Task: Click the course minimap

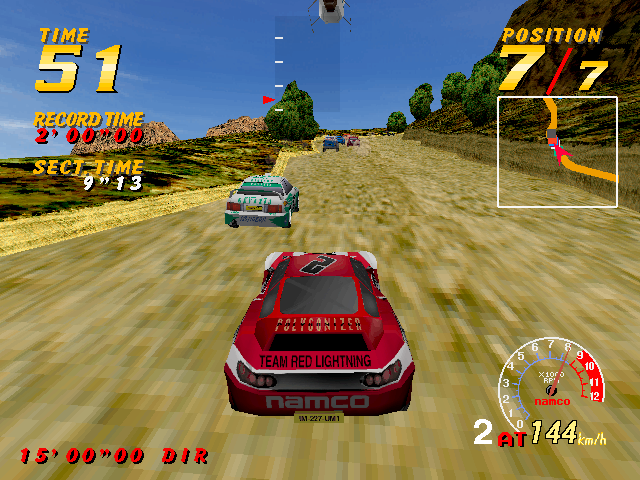Action: 557,151
